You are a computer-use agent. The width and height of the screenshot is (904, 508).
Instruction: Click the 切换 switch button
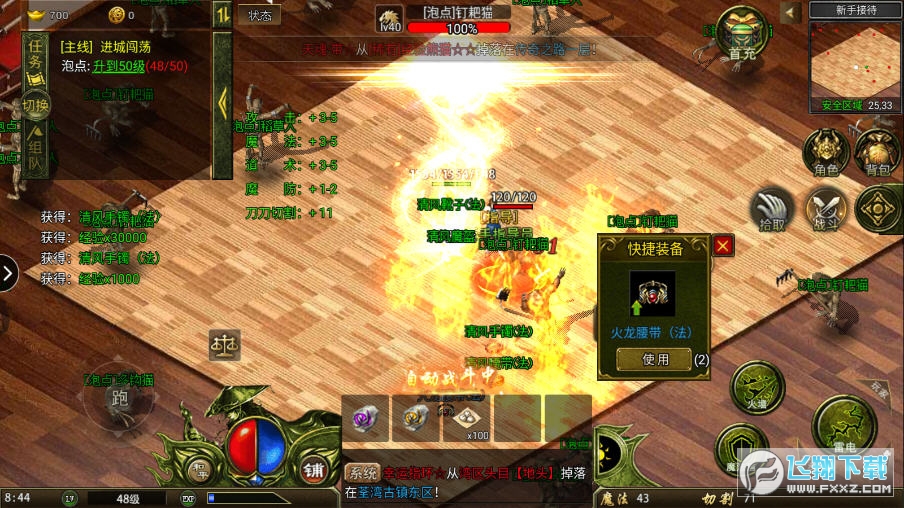point(36,105)
